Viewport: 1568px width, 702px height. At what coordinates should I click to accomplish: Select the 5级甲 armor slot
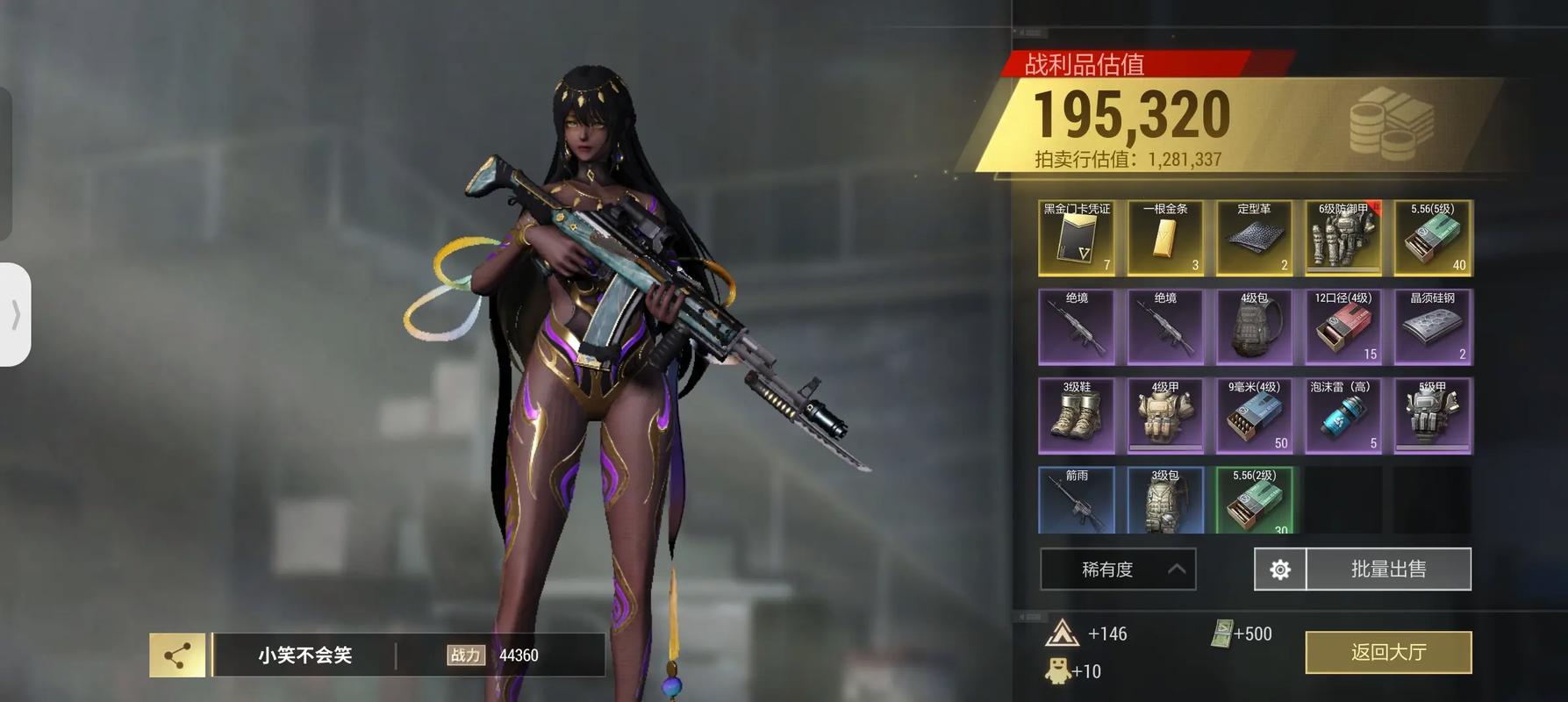pyautogui.click(x=1432, y=416)
